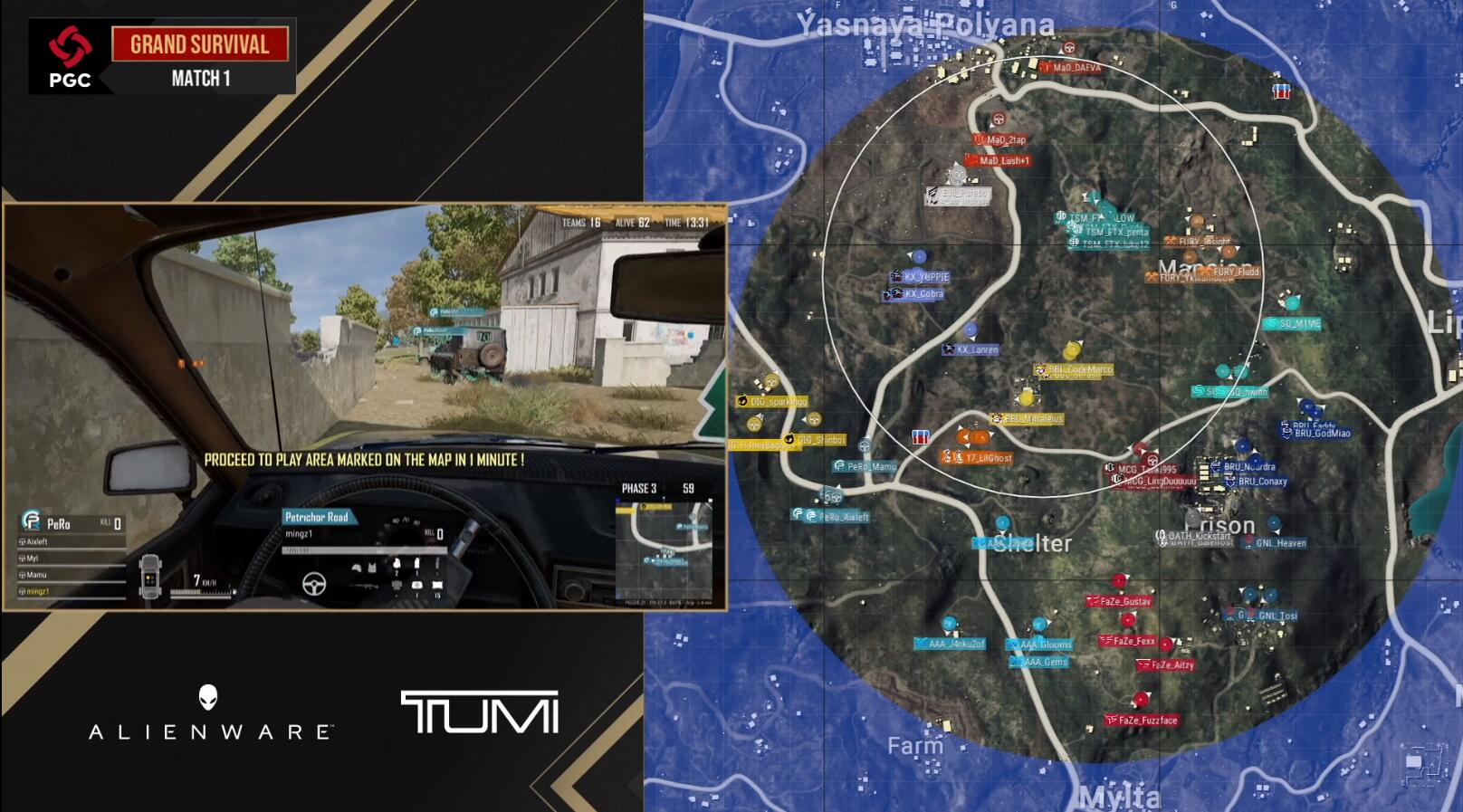Viewport: 1463px width, 812px height.
Task: Select the 17_LilGhost map label
Action: pyautogui.click(x=987, y=458)
